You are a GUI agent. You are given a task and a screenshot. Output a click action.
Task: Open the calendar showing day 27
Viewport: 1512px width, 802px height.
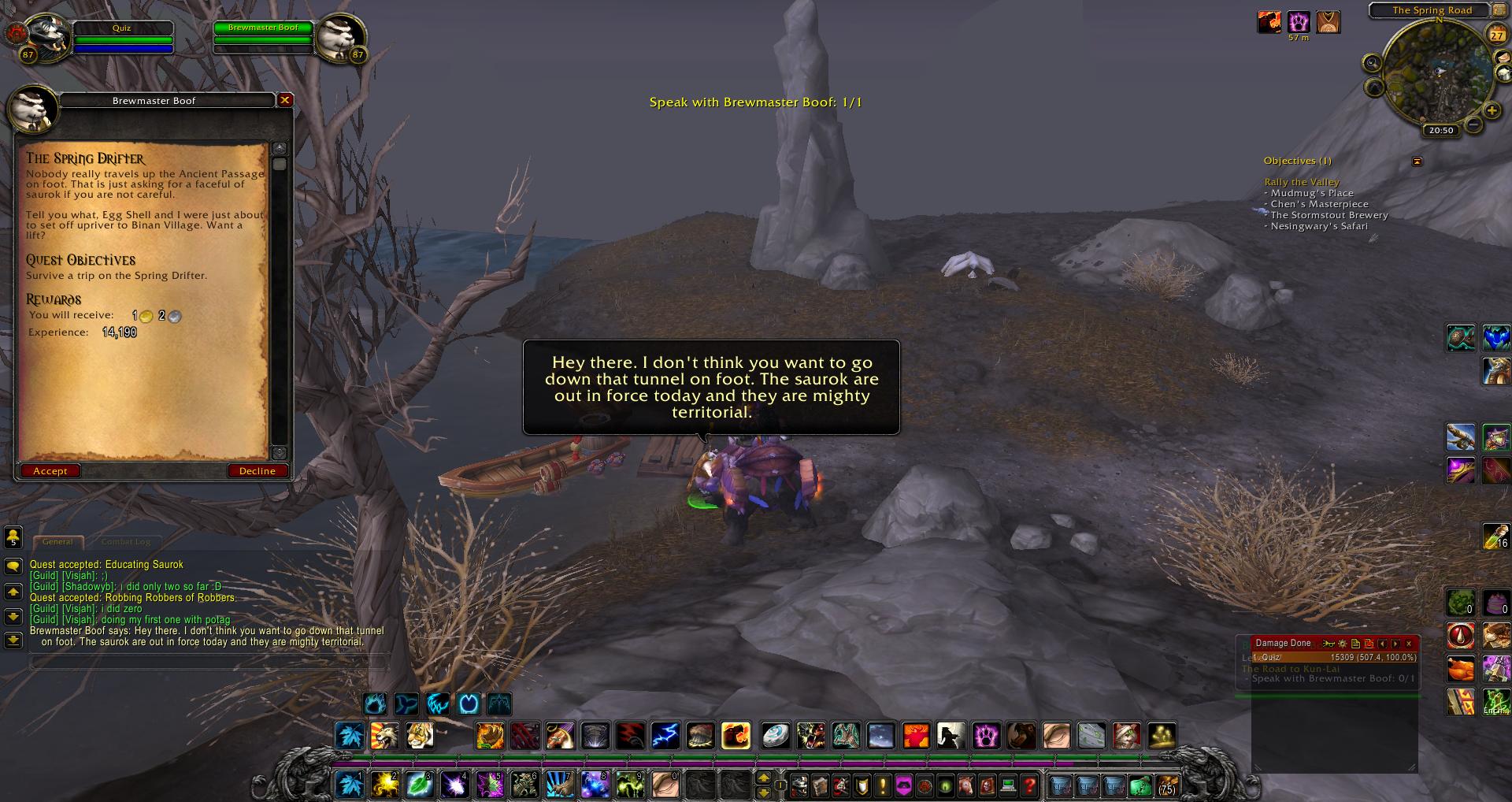(x=1496, y=35)
